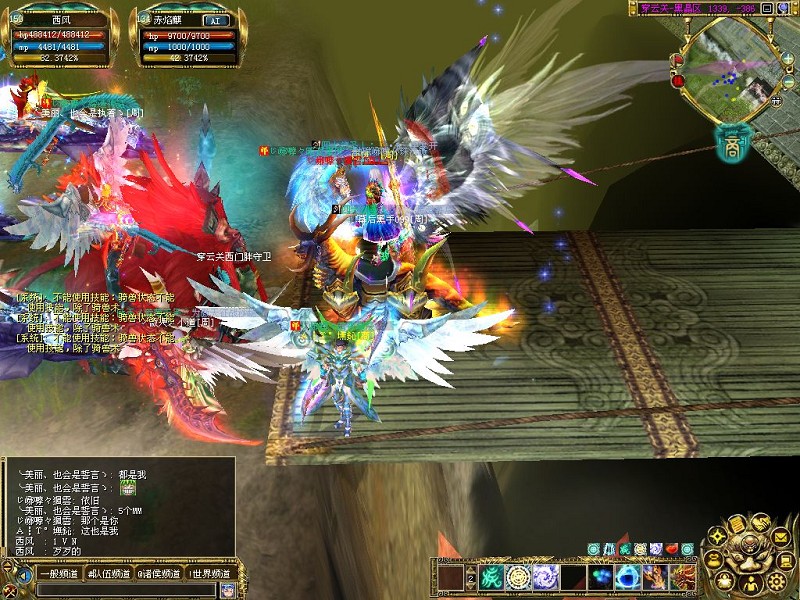Open the 诸侯频道 chat channel
The image size is (800, 600).
point(158,574)
